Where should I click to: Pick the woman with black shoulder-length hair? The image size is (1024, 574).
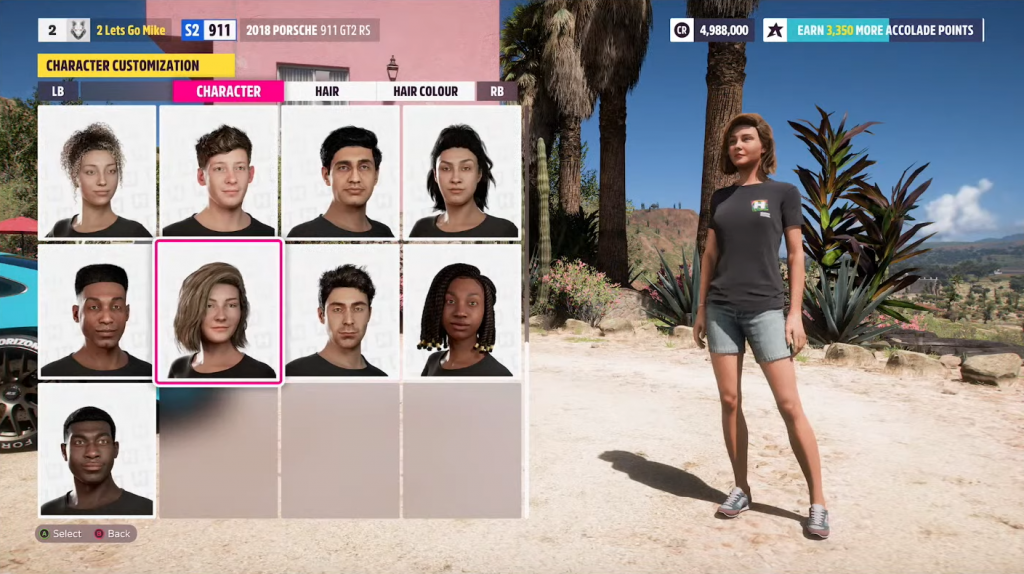pyautogui.click(x=461, y=171)
